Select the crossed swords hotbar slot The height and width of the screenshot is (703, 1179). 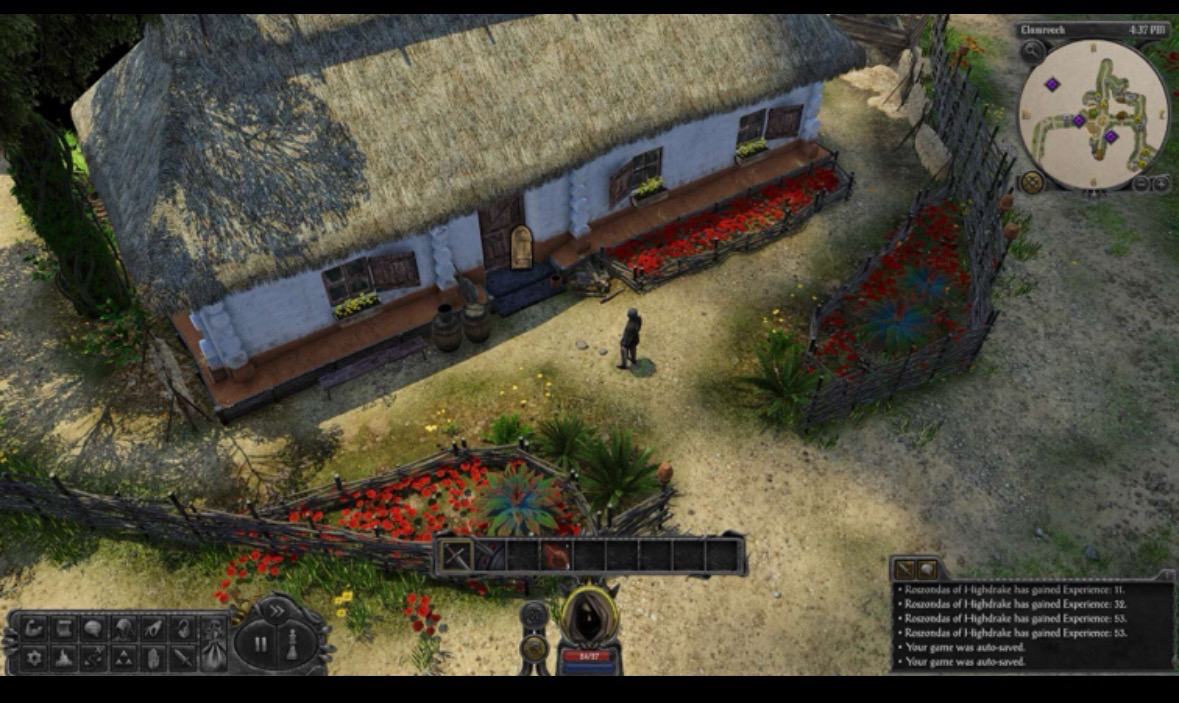tap(456, 555)
